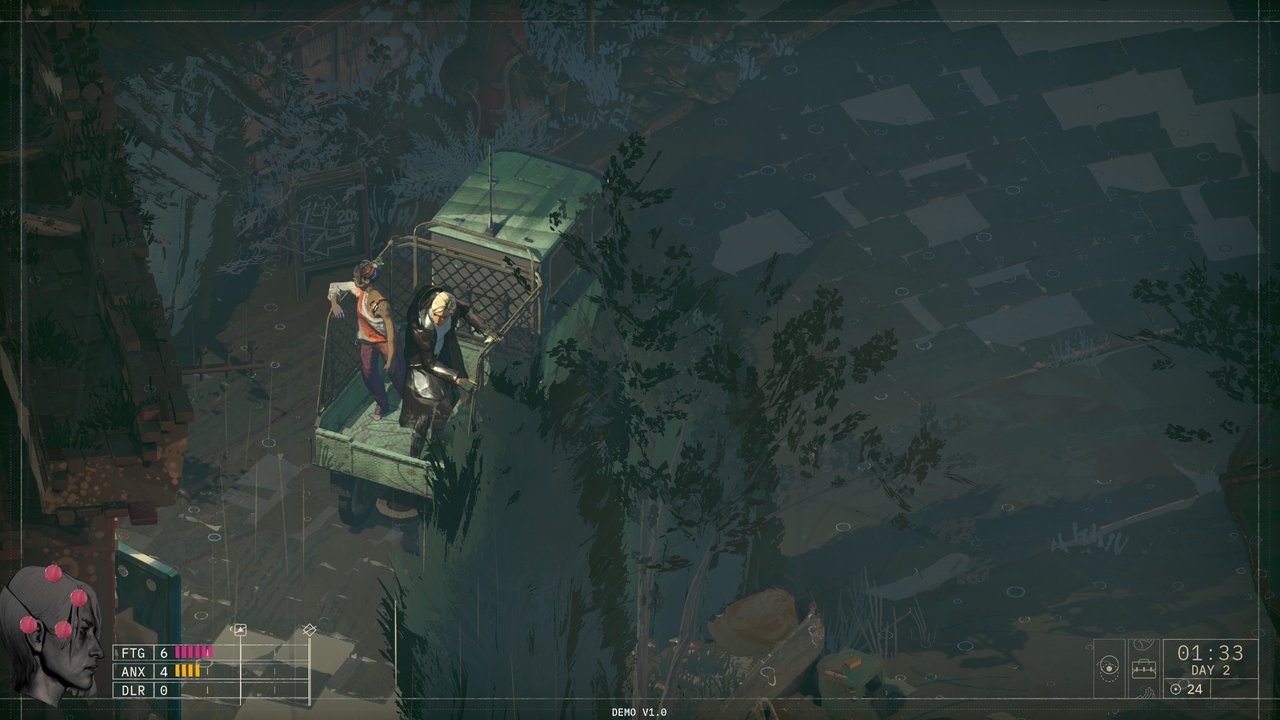Click the FTG row in the stats table
1280x720 pixels.
pyautogui.click(x=134, y=653)
